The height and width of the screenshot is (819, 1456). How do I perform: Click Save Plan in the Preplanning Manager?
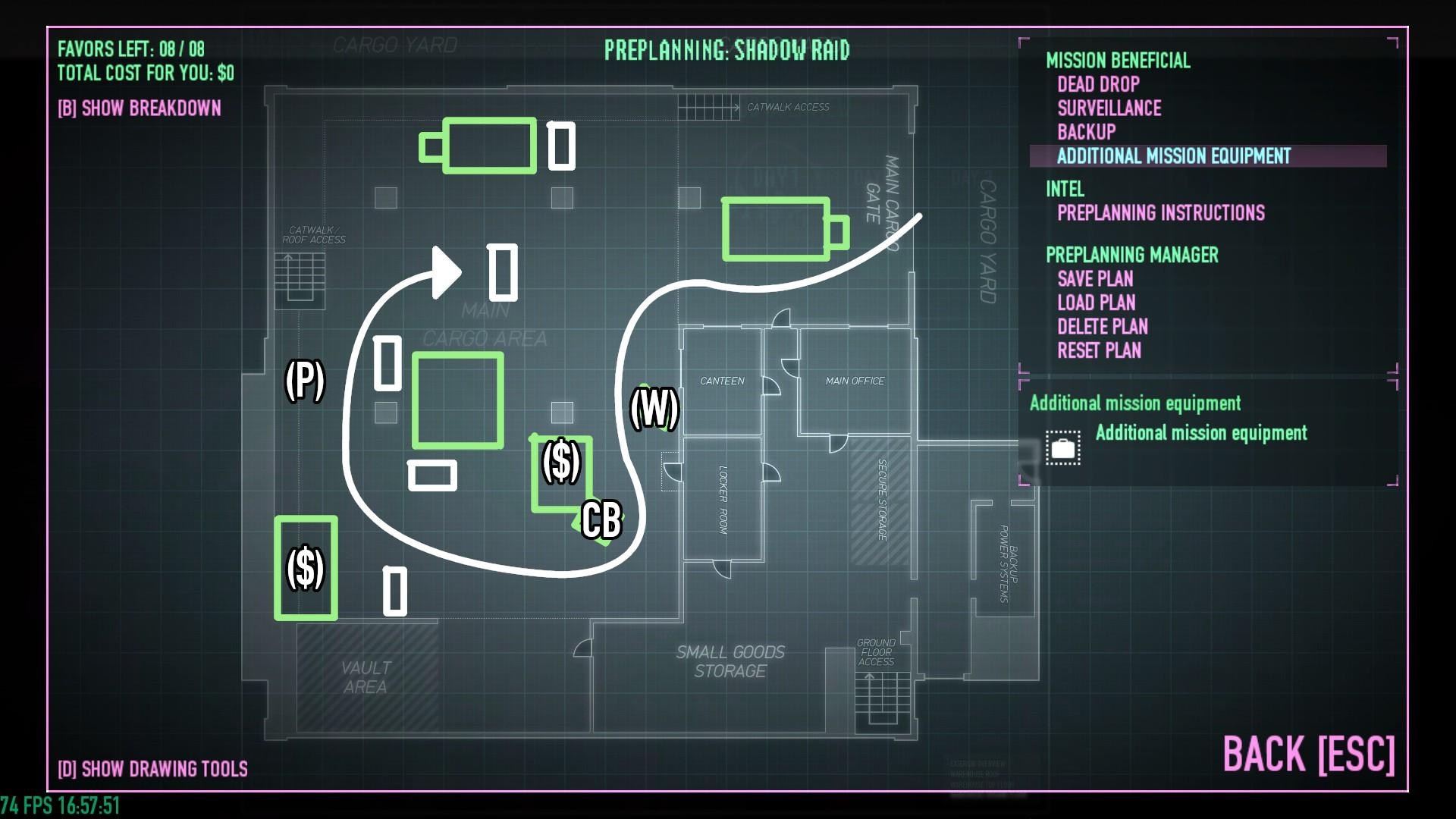[1096, 279]
